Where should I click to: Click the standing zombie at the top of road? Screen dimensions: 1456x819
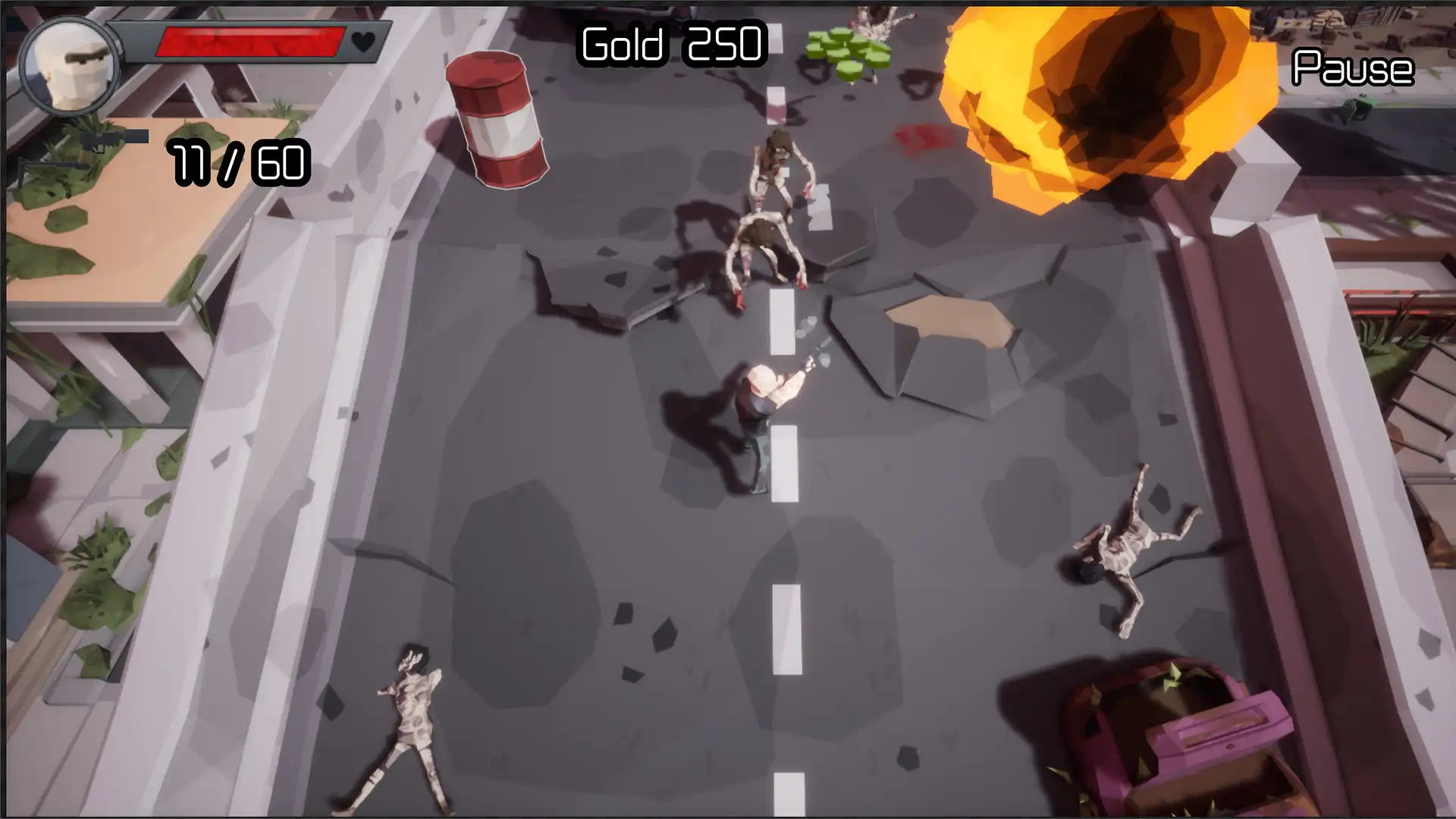(781, 163)
